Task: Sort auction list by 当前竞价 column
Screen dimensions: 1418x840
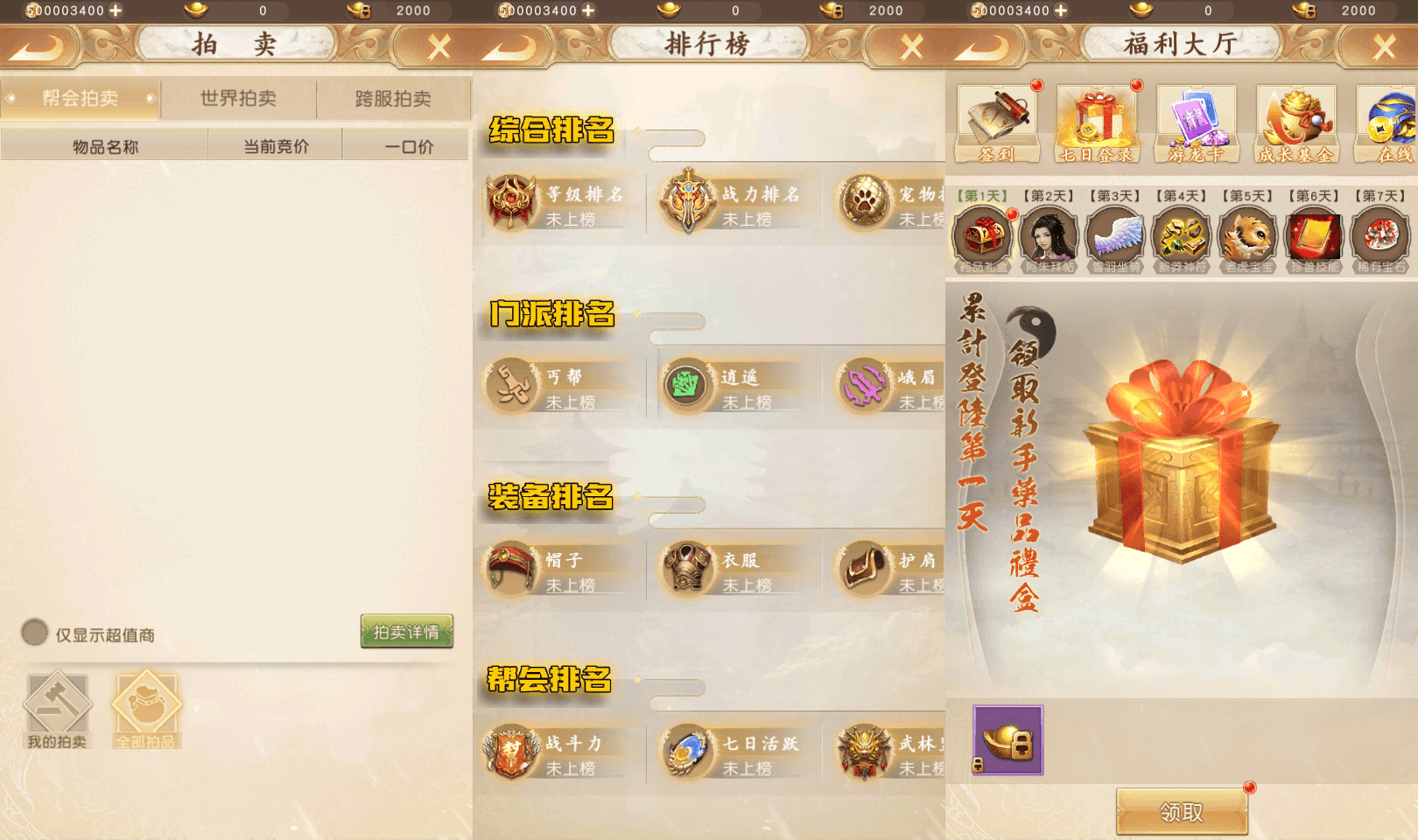Action: click(x=274, y=144)
